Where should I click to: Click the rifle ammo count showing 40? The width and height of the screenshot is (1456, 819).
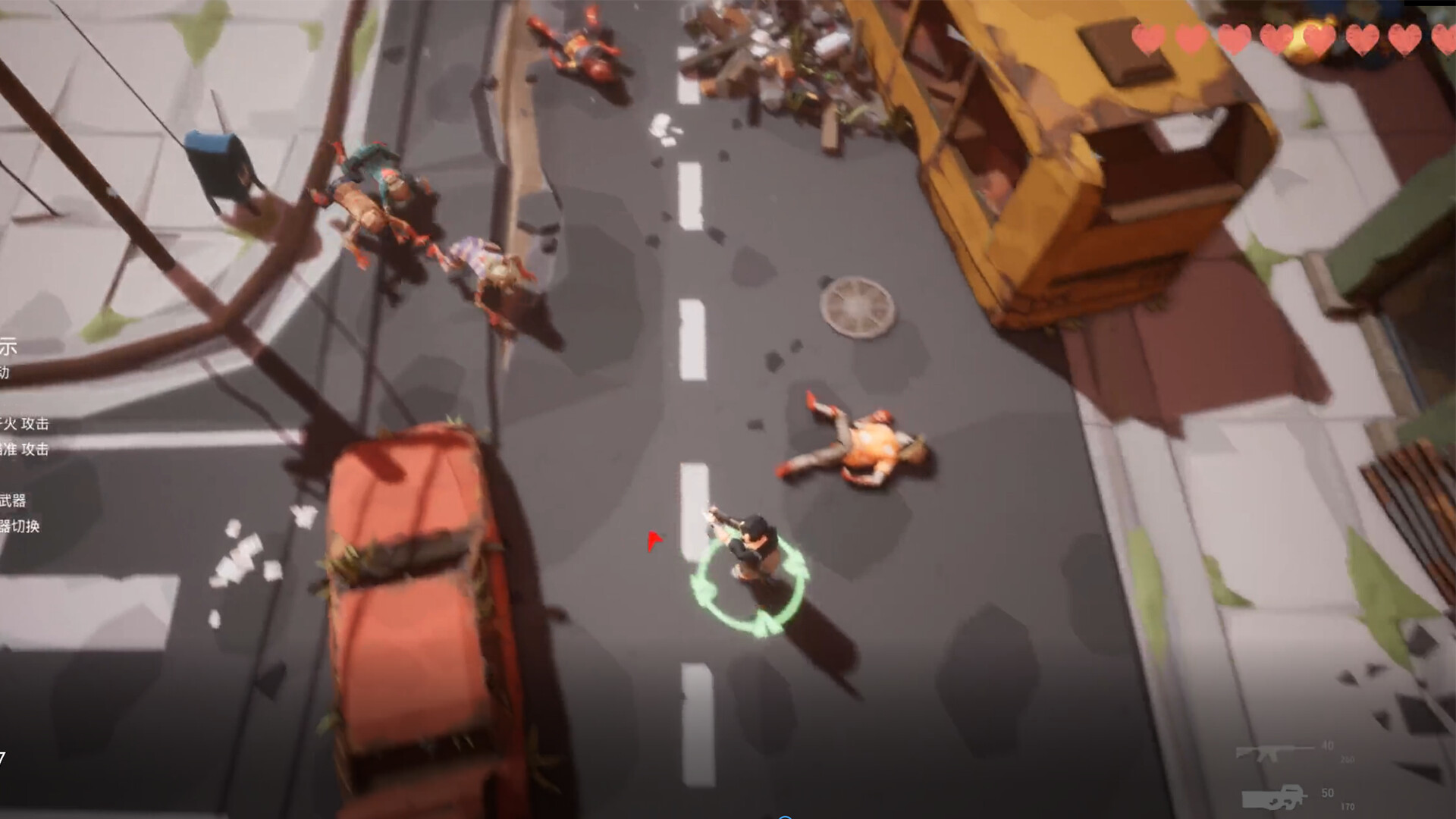point(1326,744)
